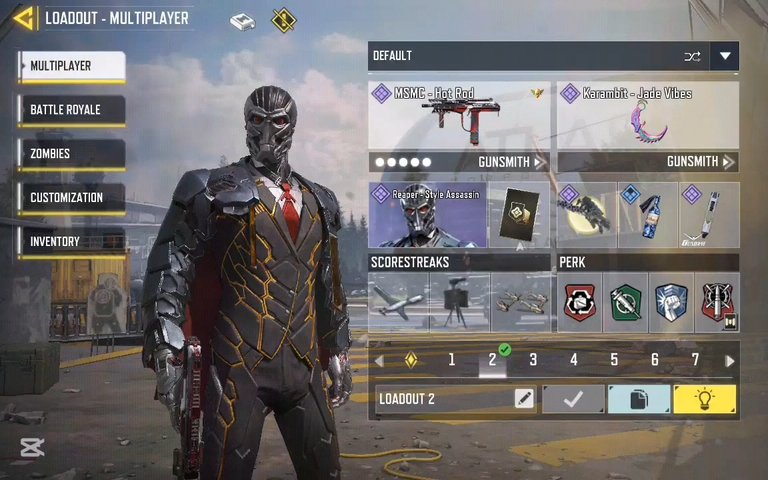This screenshot has height=480, width=768.
Task: Open the Scorestreaks selection
Action: (459, 302)
